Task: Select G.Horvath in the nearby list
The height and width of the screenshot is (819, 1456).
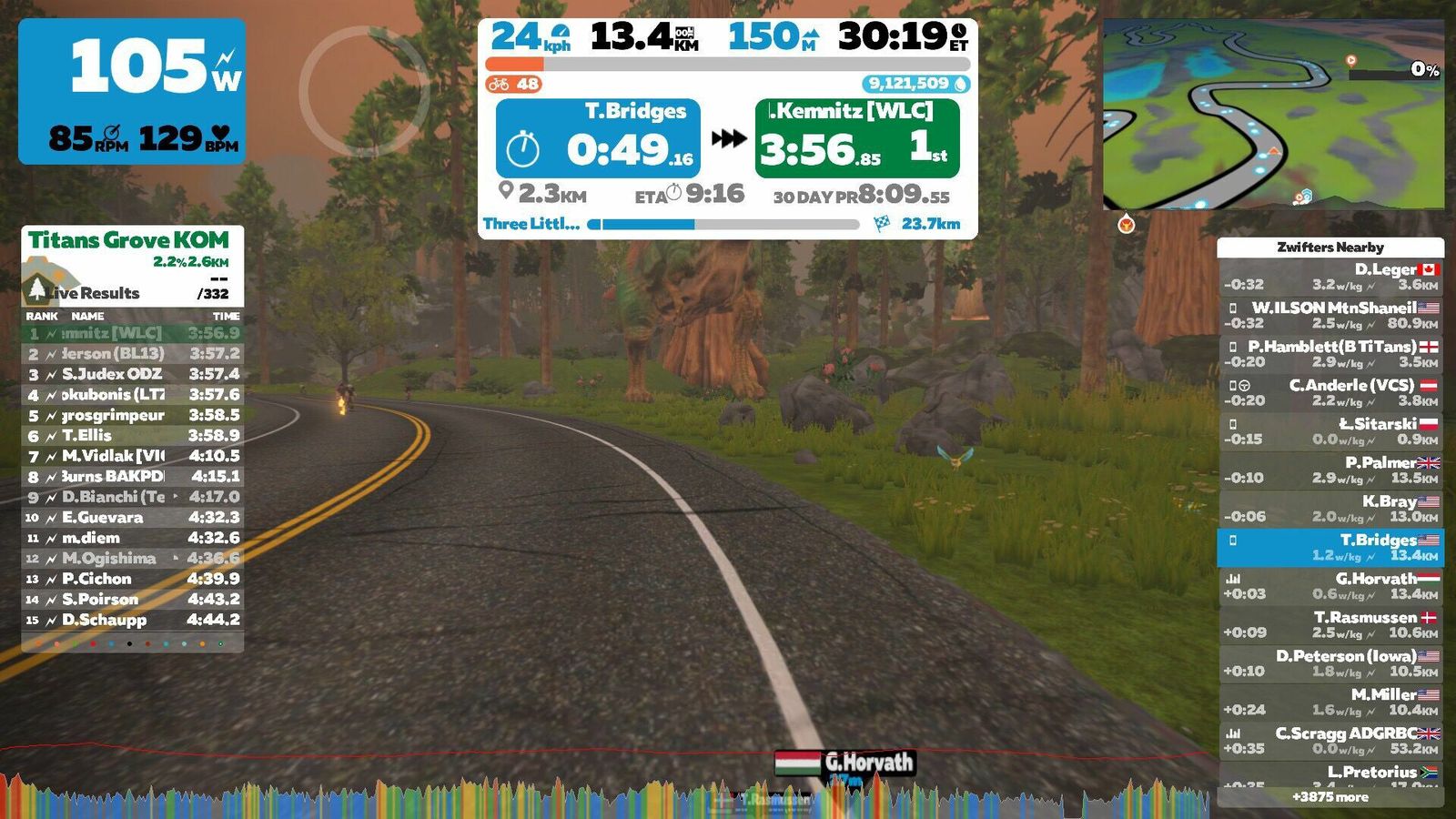Action: pyautogui.click(x=1330, y=586)
